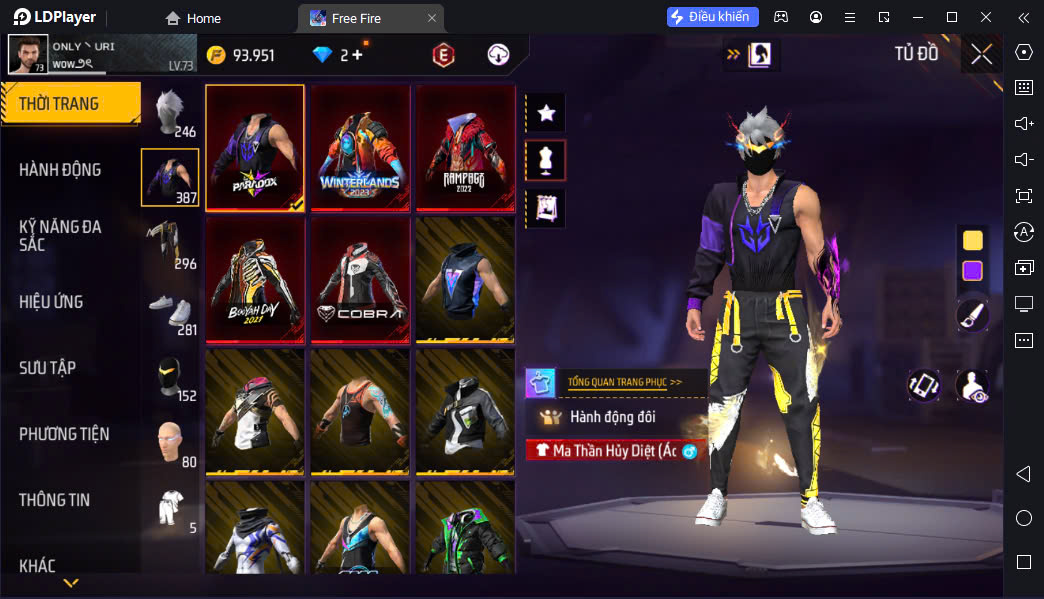Viewport: 1044px width, 599px height.
Task: Pick the purple color swatch
Action: (x=972, y=270)
